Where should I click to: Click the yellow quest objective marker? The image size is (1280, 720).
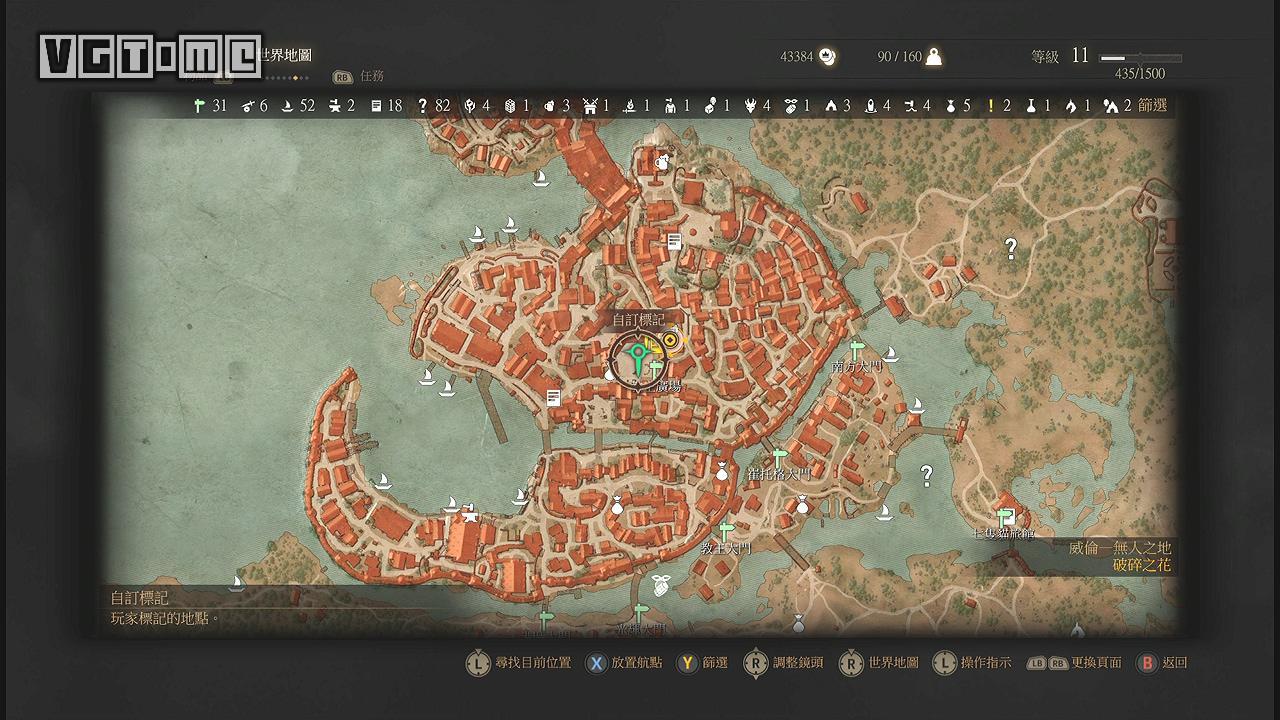pyautogui.click(x=670, y=341)
